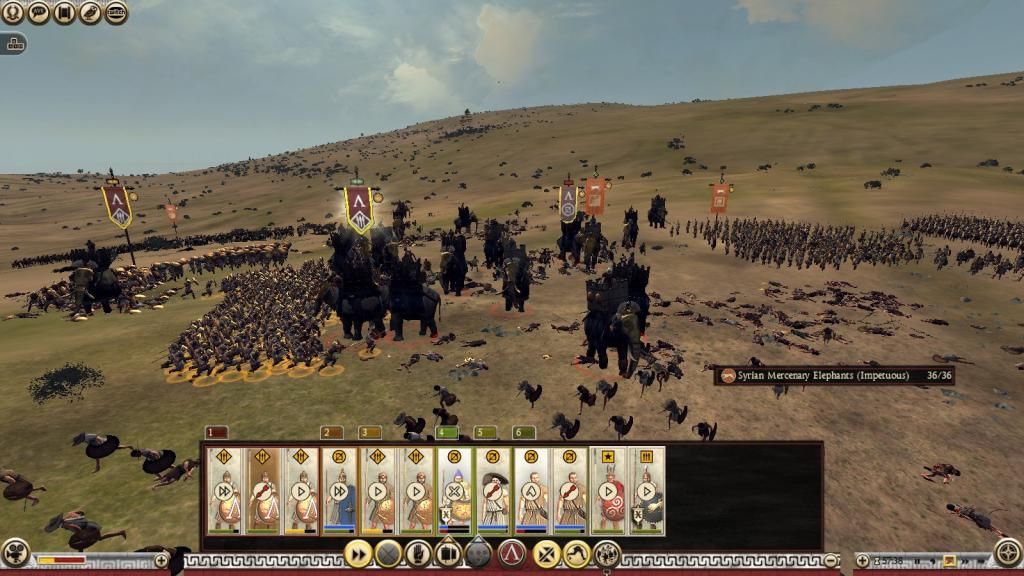Select the blue-cloaked unit card under group 2
1024x576 pixels.
click(x=339, y=490)
